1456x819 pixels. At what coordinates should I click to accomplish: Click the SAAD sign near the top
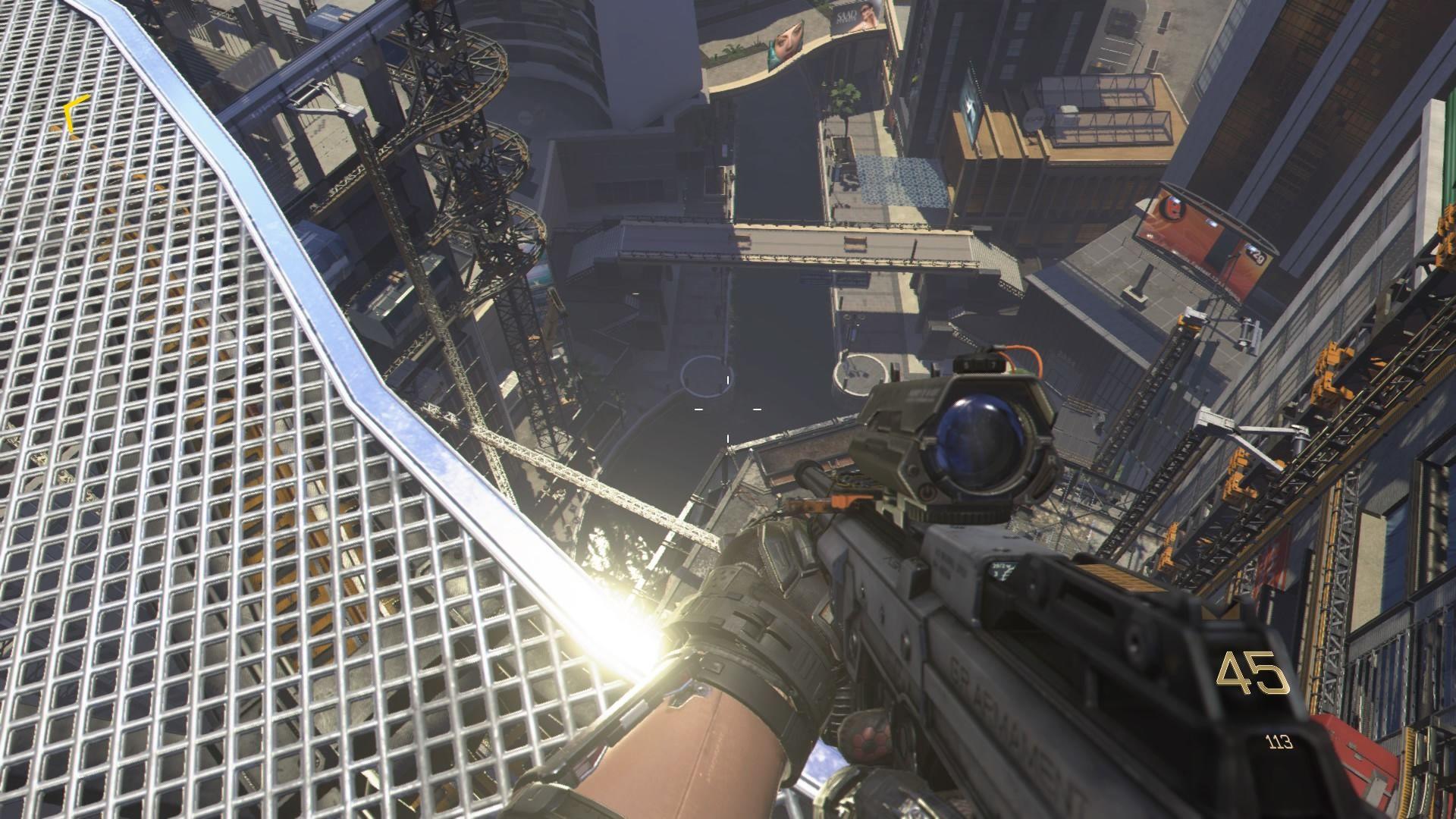point(848,17)
